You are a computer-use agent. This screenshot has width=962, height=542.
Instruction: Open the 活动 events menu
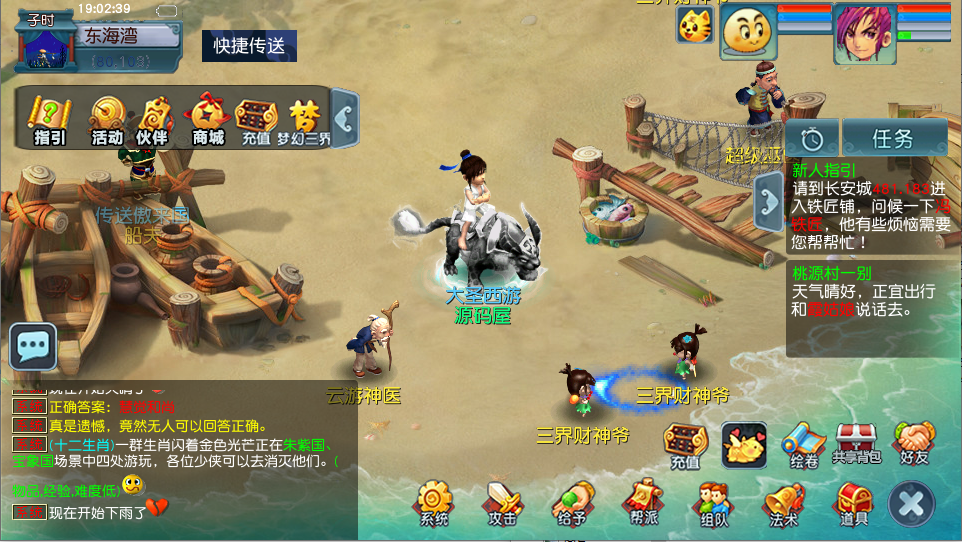(107, 119)
